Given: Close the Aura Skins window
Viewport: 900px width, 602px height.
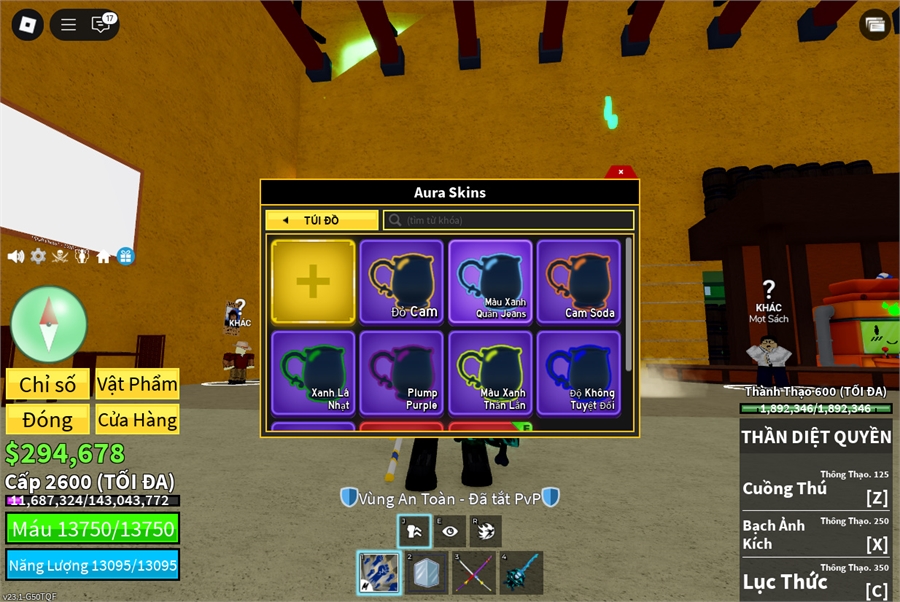Looking at the screenshot, I should coord(620,172).
